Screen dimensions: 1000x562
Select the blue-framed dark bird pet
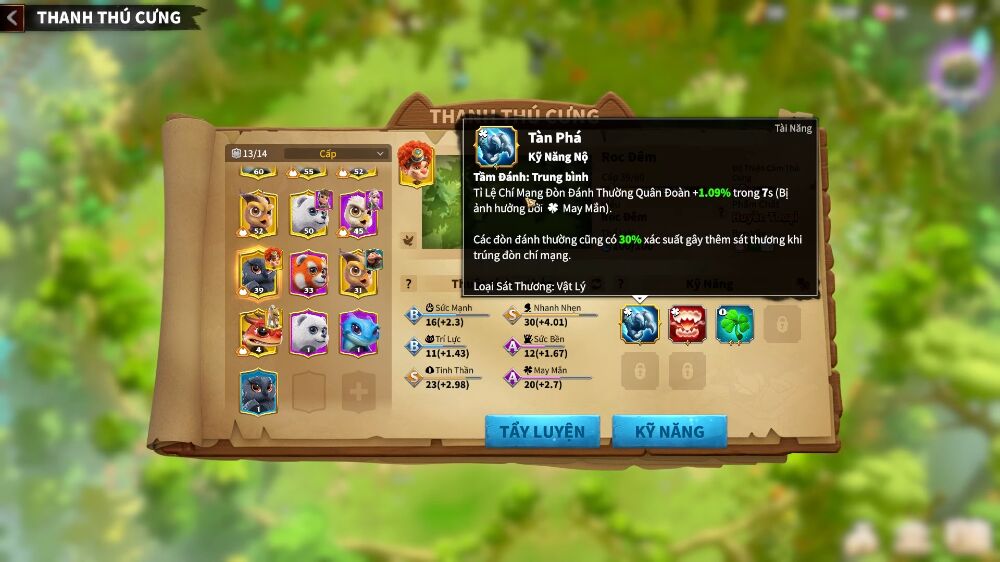[x=258, y=391]
